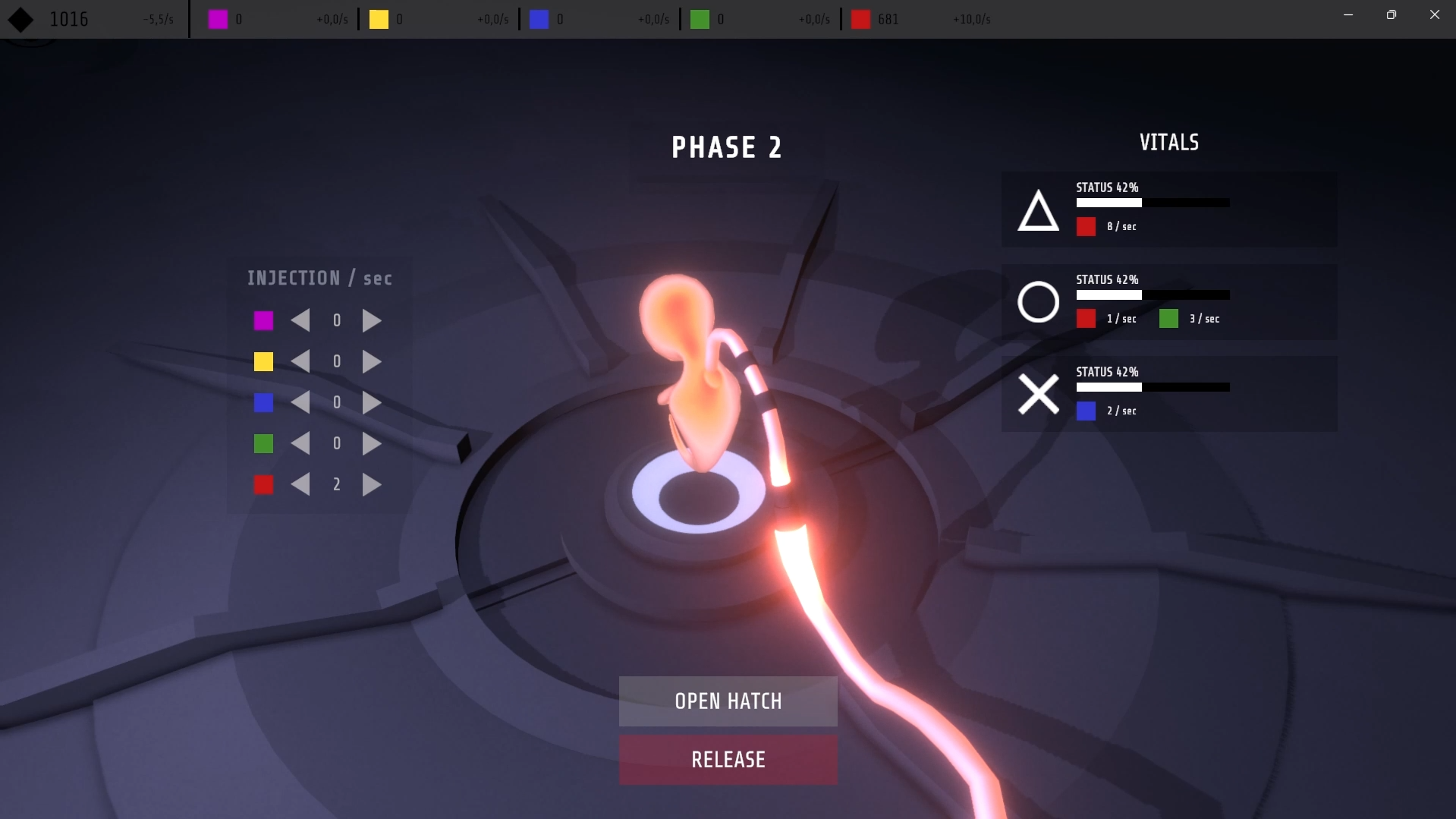Viewport: 1456px width, 819px height.
Task: Decrease the red injection rate
Action: coord(300,484)
